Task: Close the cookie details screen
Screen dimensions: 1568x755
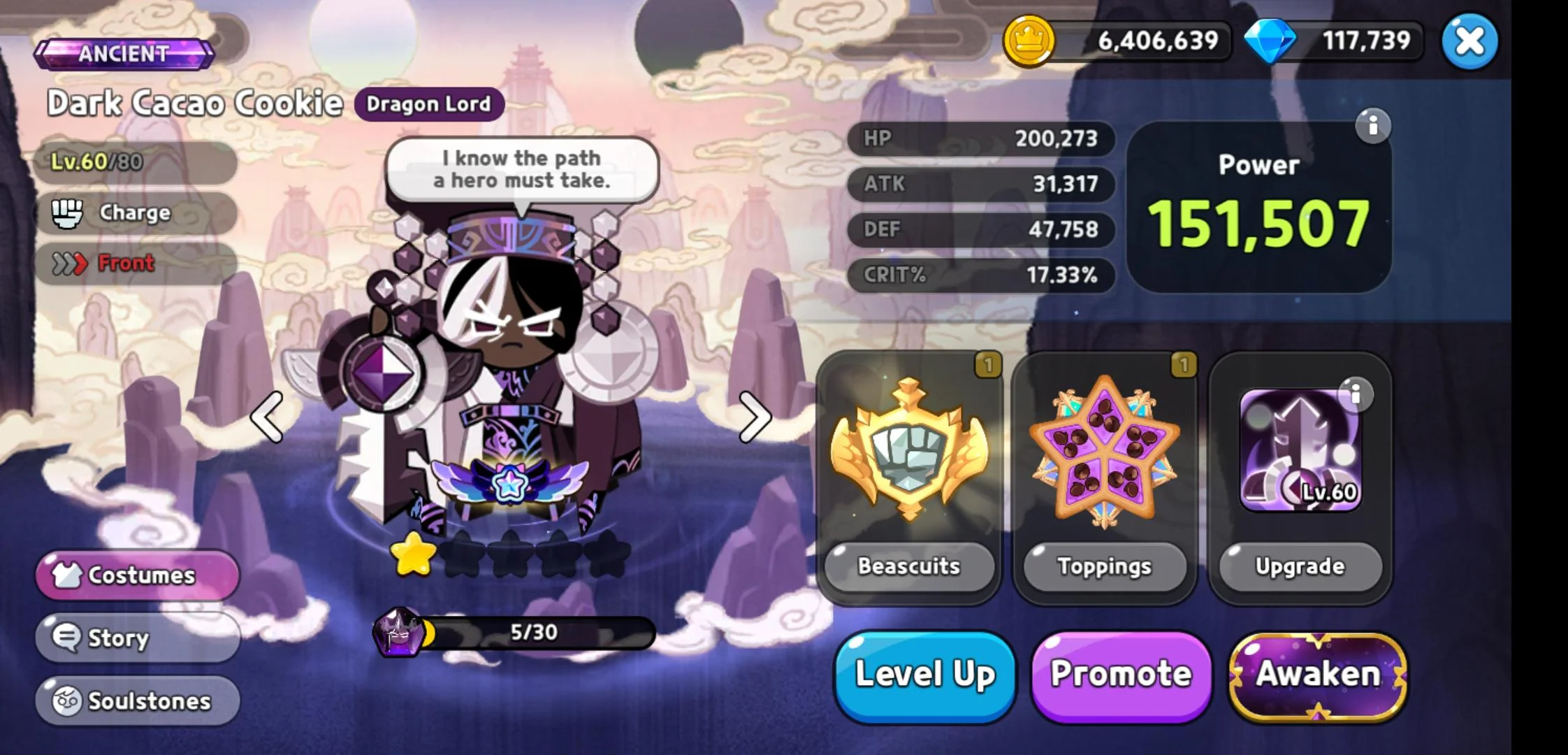Action: tap(1469, 42)
